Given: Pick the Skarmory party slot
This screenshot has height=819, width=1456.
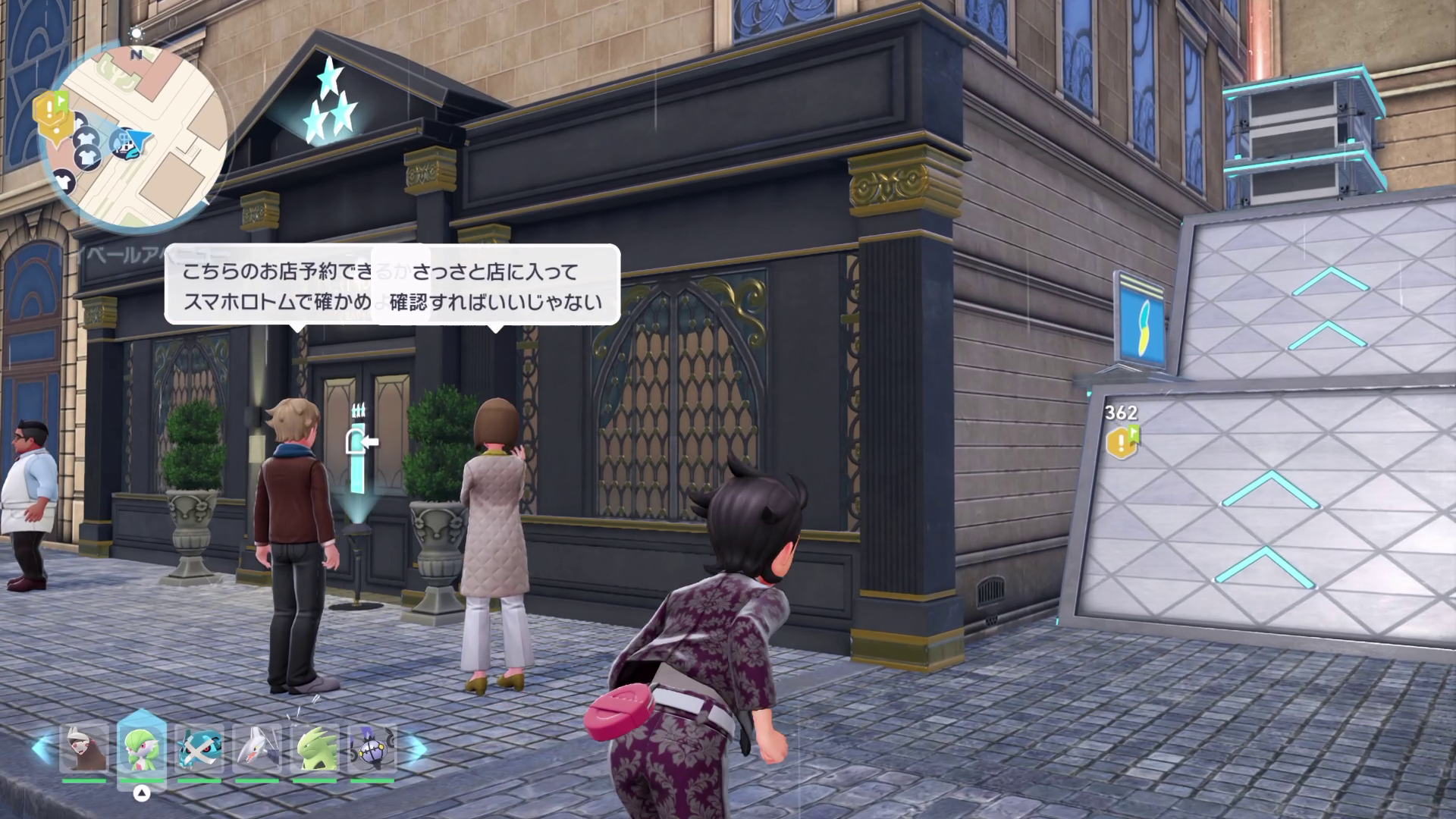Looking at the screenshot, I should pos(257,748).
